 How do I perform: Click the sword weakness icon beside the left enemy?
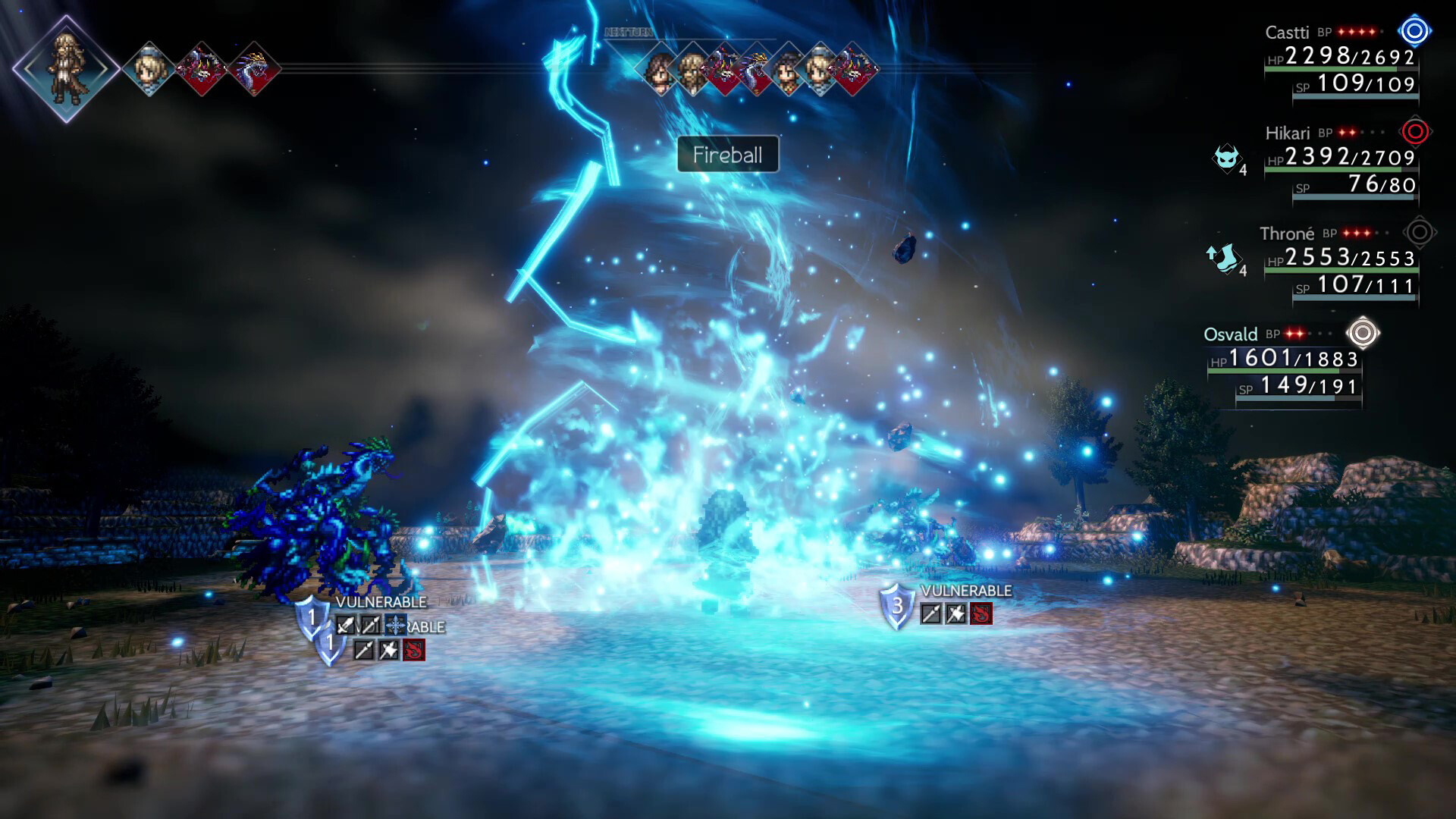(x=345, y=625)
